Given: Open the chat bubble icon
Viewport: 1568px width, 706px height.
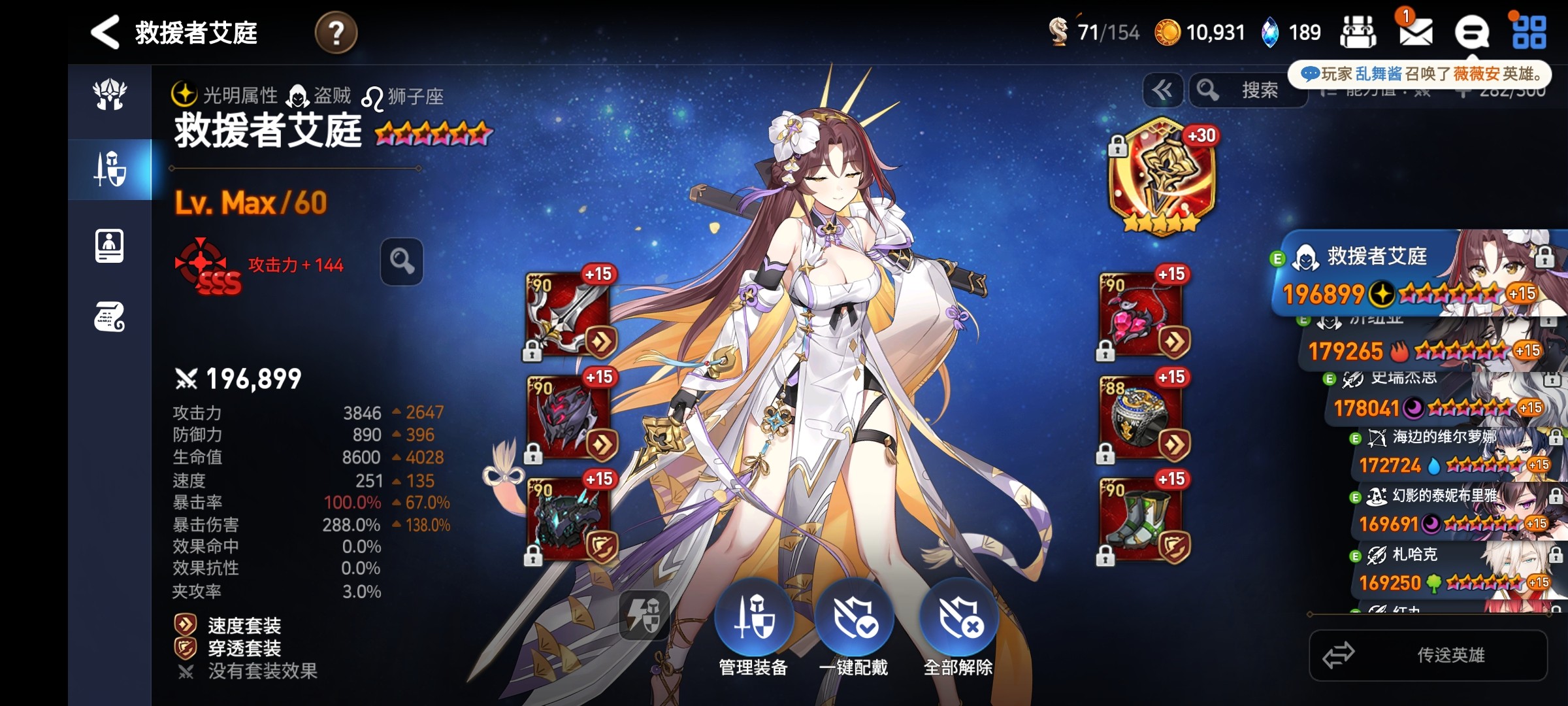Looking at the screenshot, I should click(x=1471, y=32).
